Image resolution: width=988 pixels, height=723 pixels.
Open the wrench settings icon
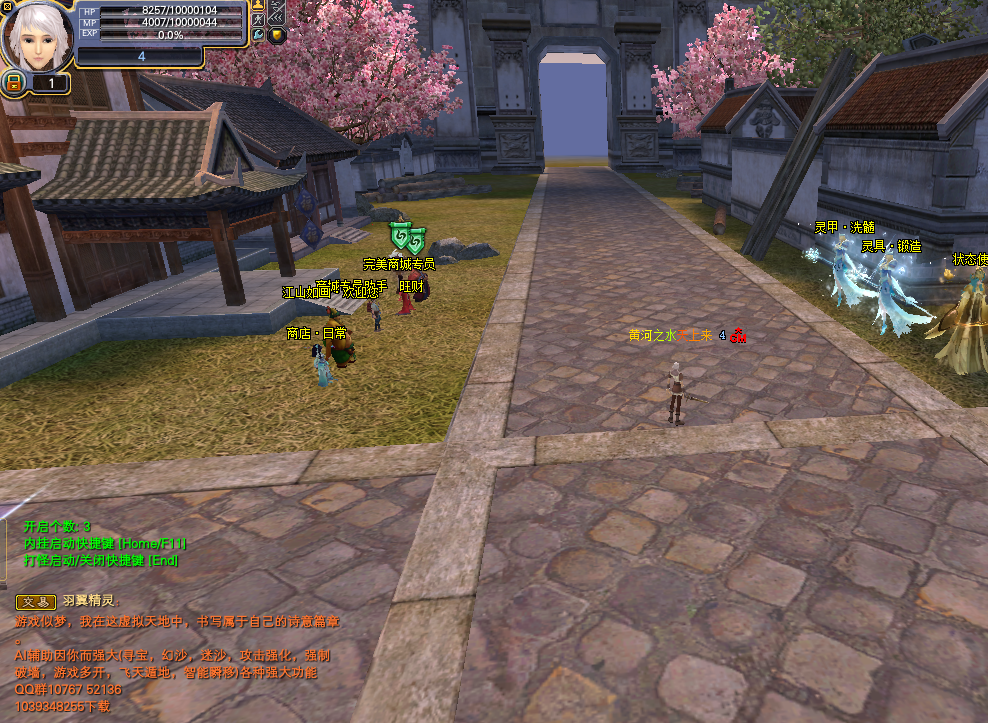tap(258, 35)
